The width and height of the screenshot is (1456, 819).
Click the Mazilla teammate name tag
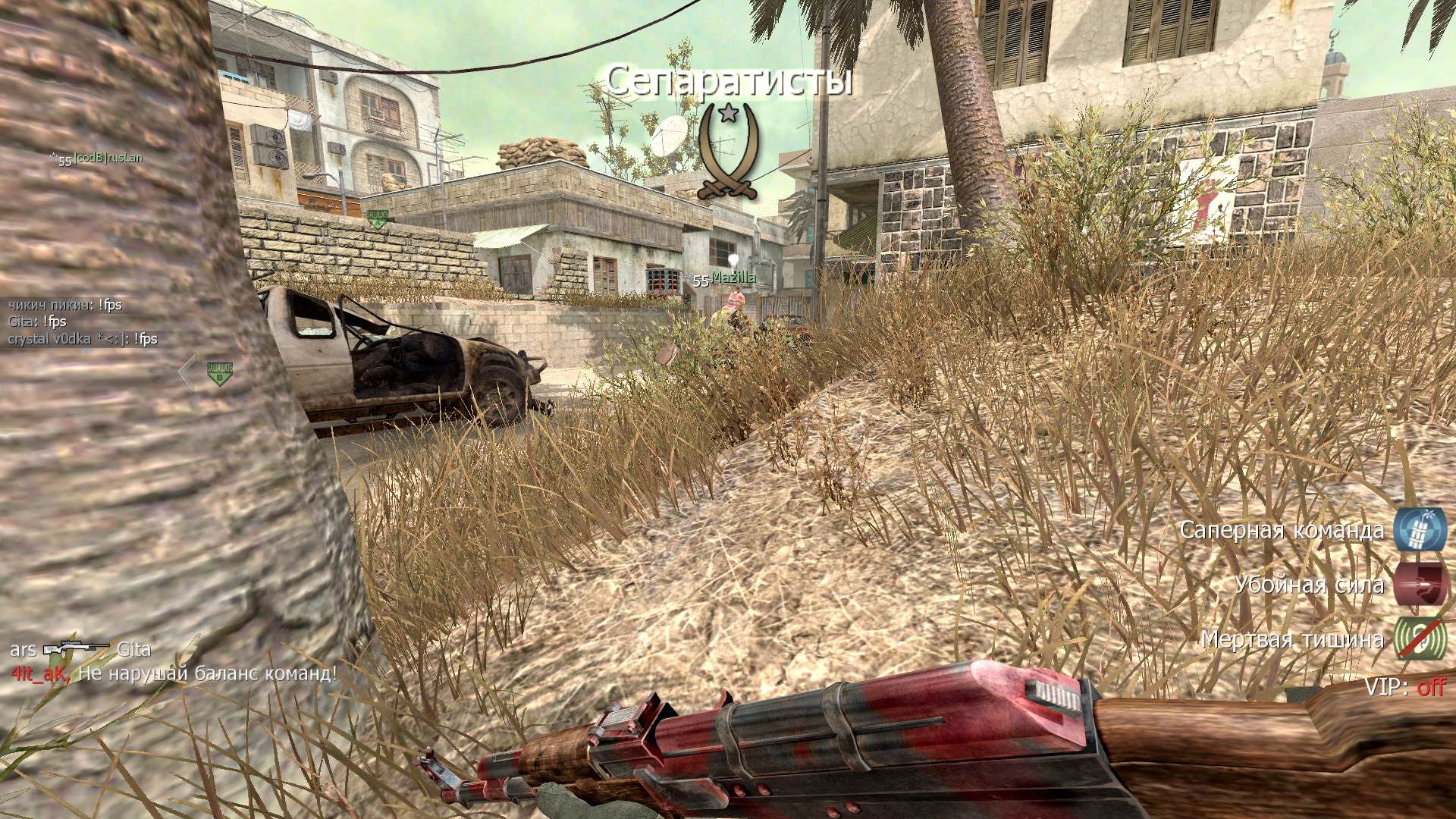tap(733, 278)
